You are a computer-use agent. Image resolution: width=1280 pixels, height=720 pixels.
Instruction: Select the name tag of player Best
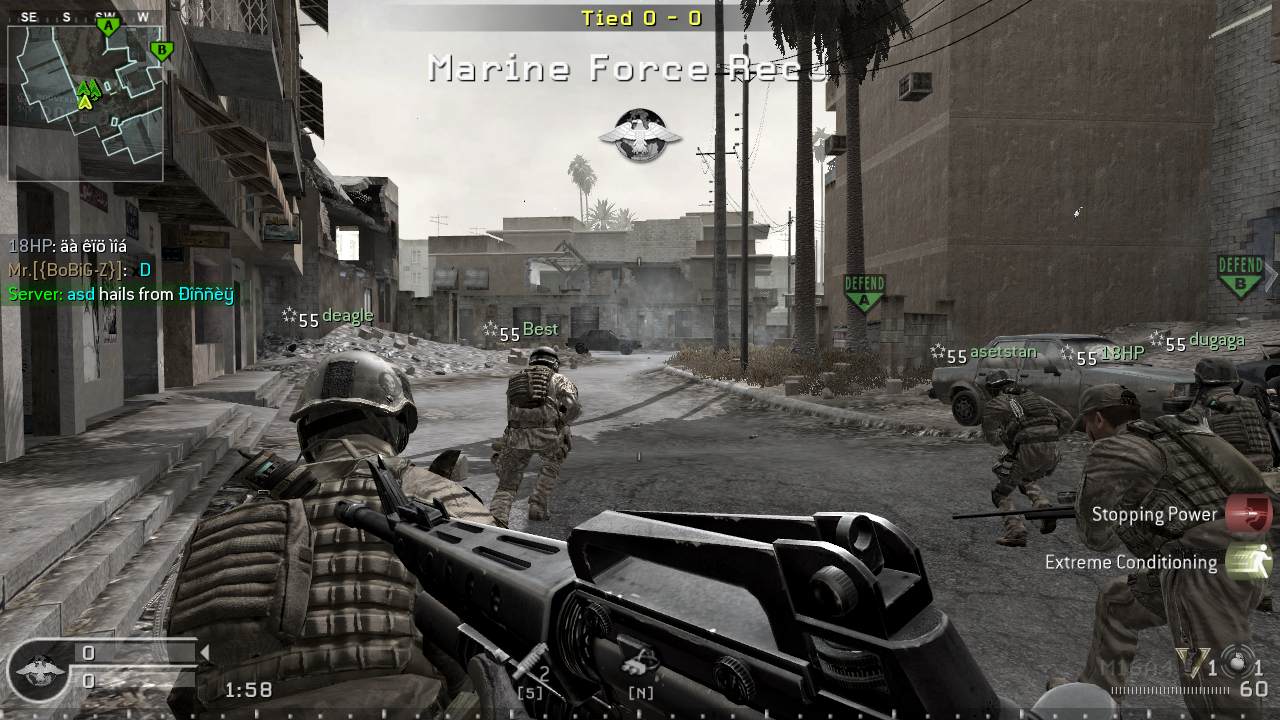[x=540, y=329]
